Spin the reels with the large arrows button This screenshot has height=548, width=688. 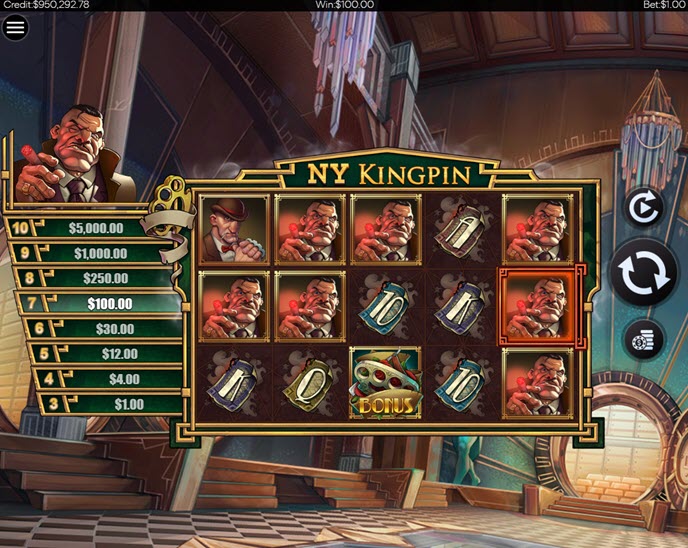click(x=643, y=272)
